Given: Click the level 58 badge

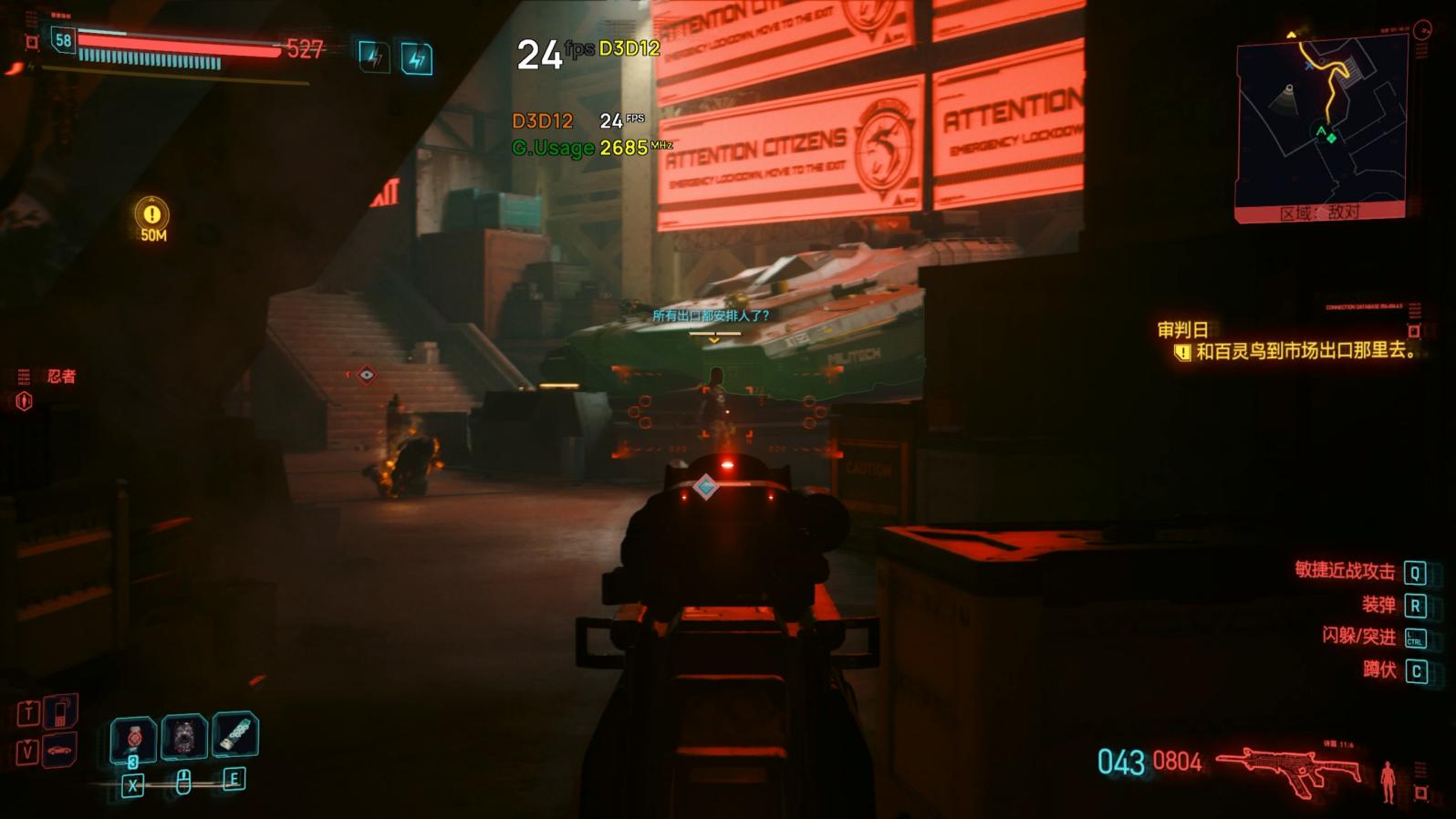Looking at the screenshot, I should click(63, 40).
